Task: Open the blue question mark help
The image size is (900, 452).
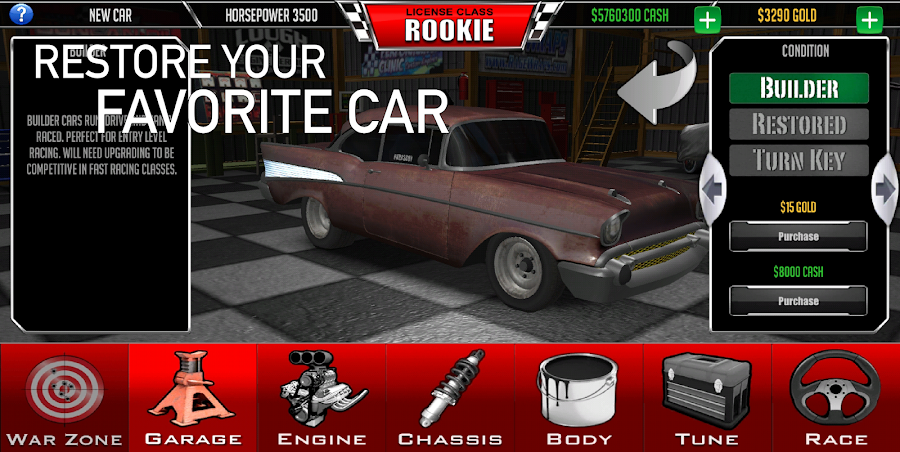Action: pyautogui.click(x=20, y=14)
